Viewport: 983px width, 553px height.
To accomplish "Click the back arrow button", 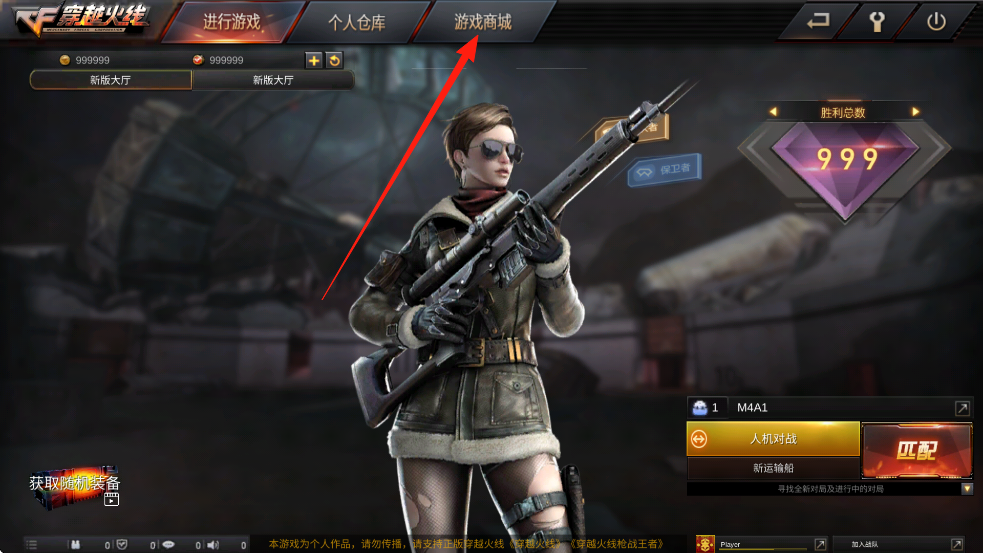I will [x=818, y=21].
